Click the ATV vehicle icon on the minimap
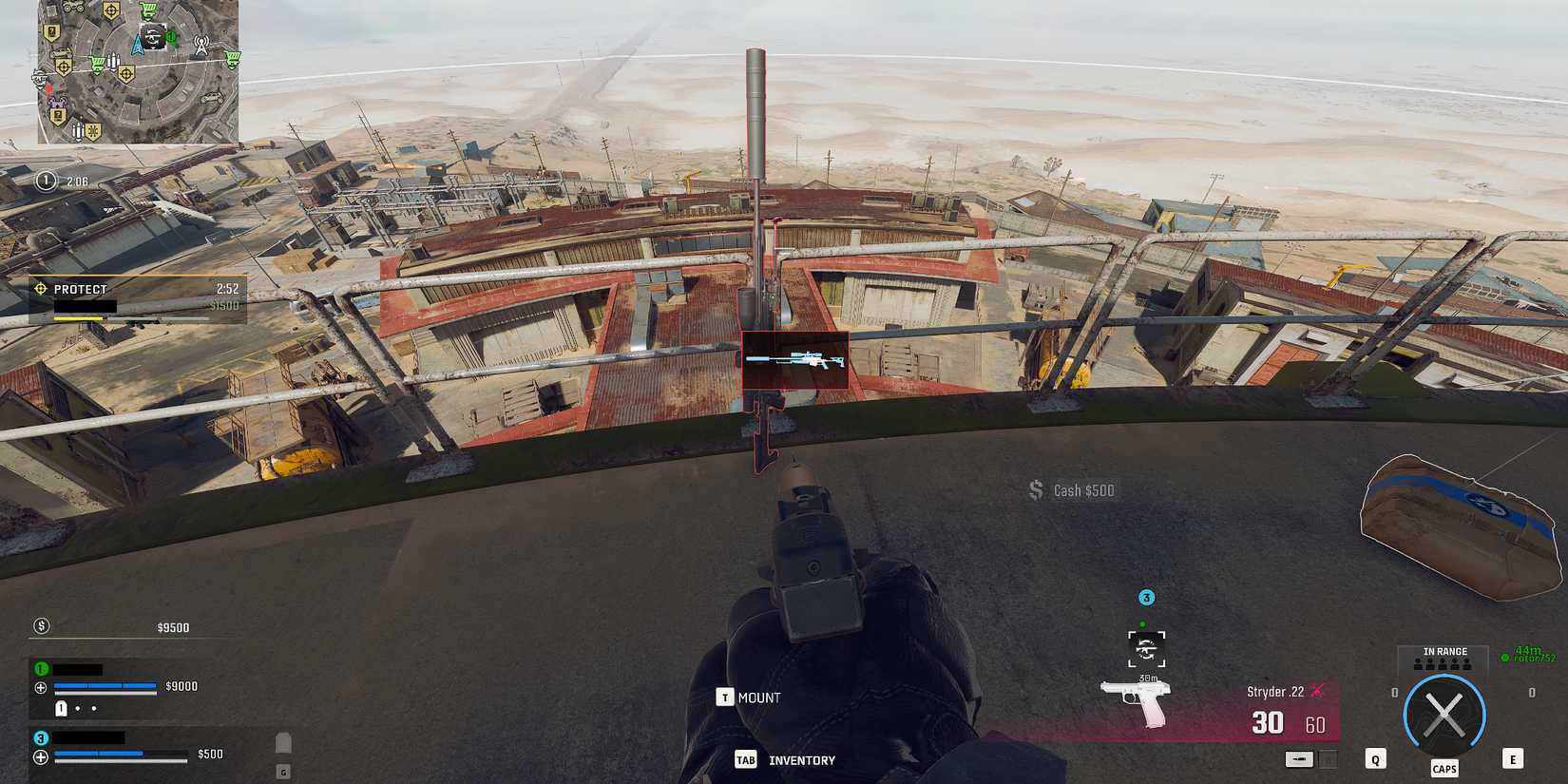The height and width of the screenshot is (784, 1568). pos(73,9)
